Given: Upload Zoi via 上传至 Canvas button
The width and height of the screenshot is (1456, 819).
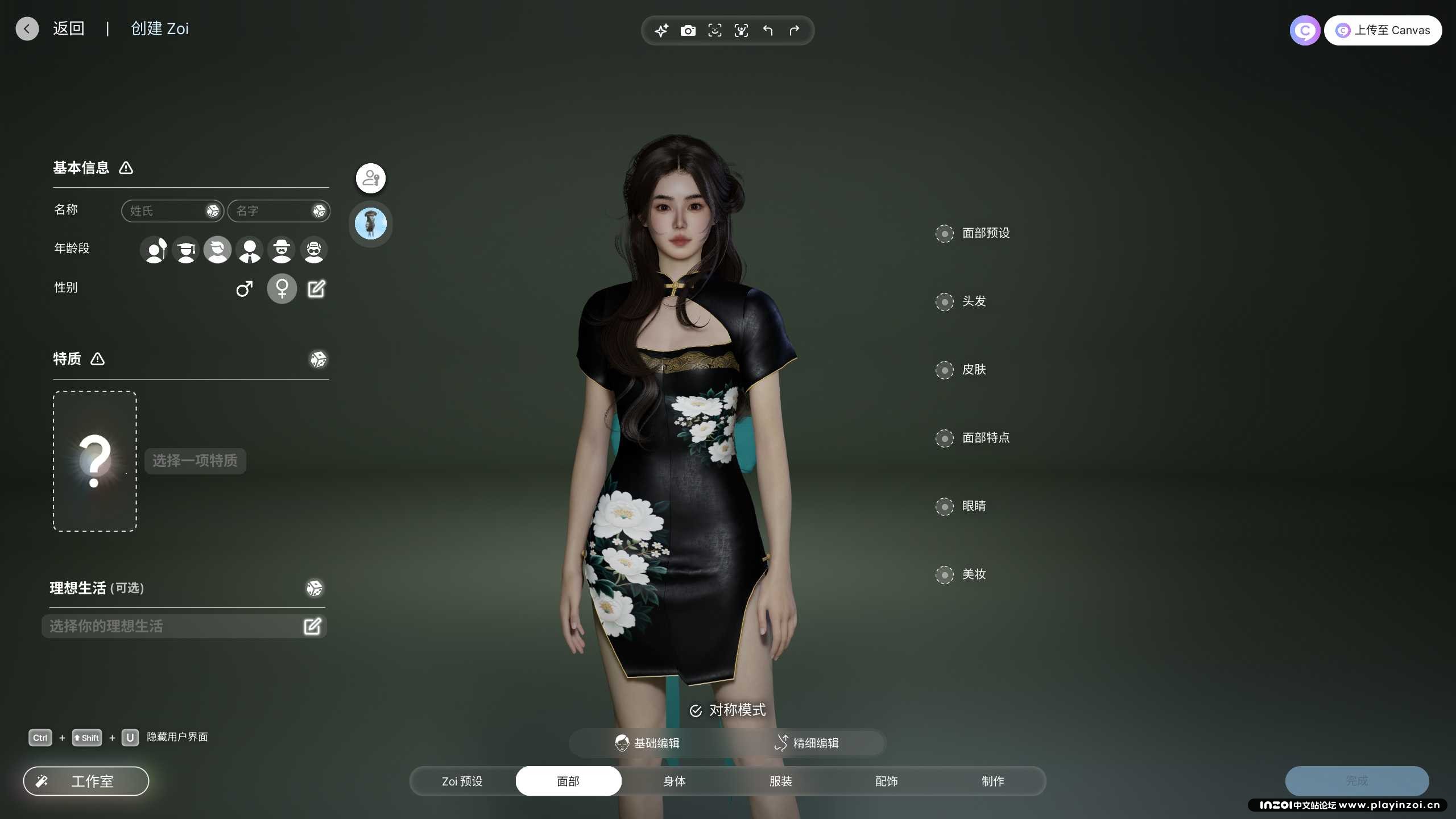Looking at the screenshot, I should coord(1383,31).
